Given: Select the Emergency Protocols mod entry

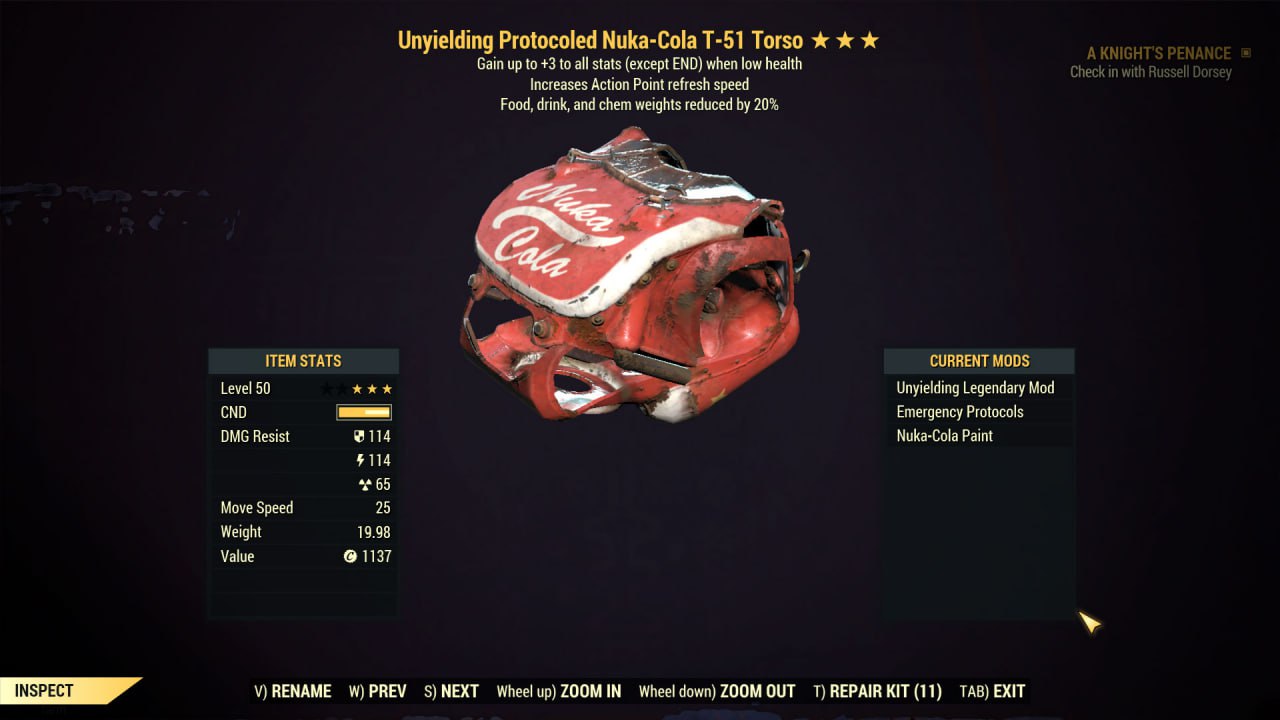Looking at the screenshot, I should [x=960, y=412].
